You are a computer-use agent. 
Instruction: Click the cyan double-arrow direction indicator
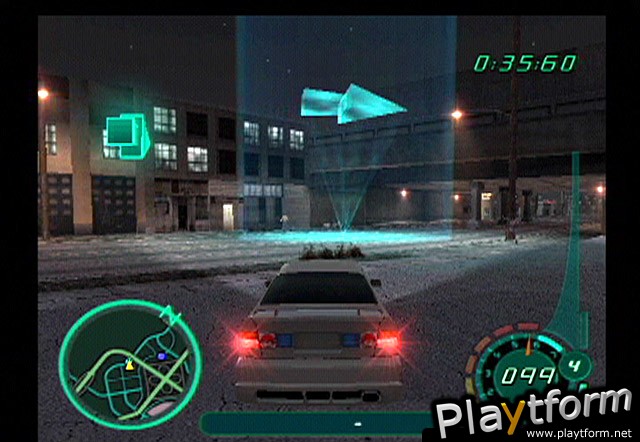(x=352, y=103)
